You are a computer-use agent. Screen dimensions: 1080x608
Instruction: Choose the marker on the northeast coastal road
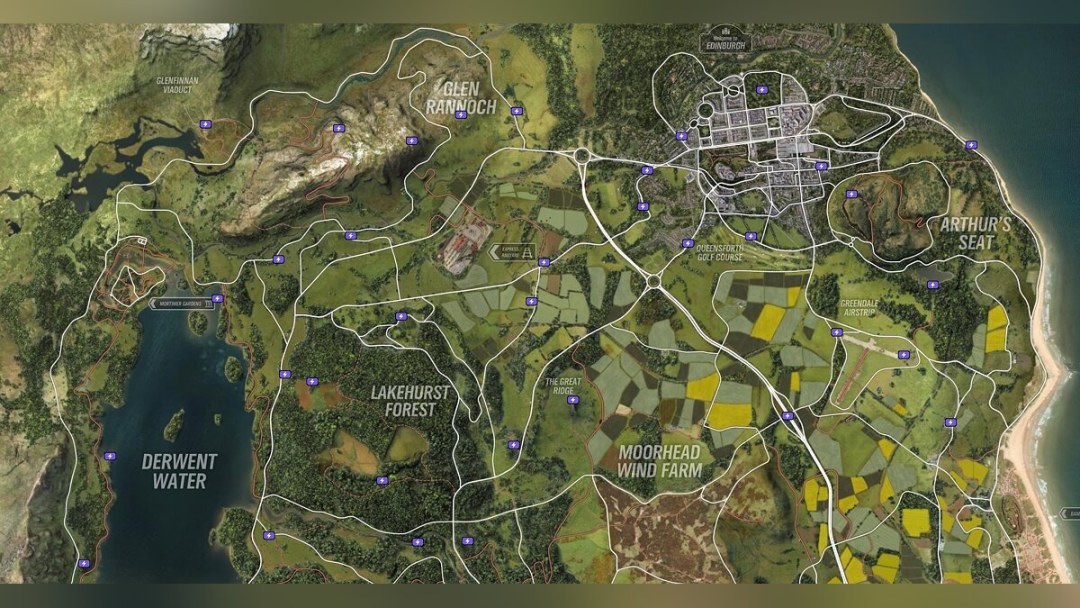coord(971,145)
